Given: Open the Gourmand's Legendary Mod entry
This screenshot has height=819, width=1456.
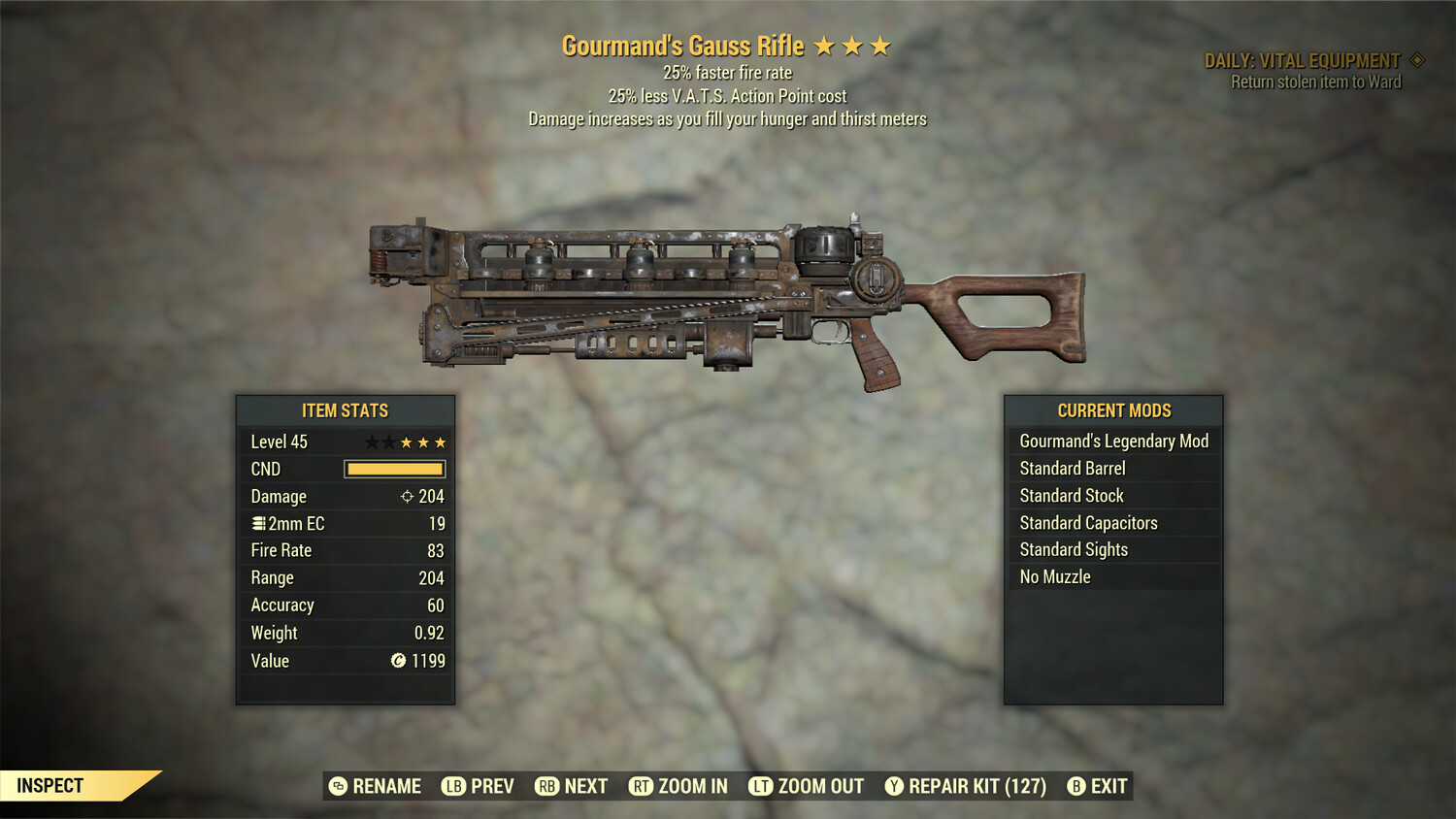Looking at the screenshot, I should pos(1113,441).
